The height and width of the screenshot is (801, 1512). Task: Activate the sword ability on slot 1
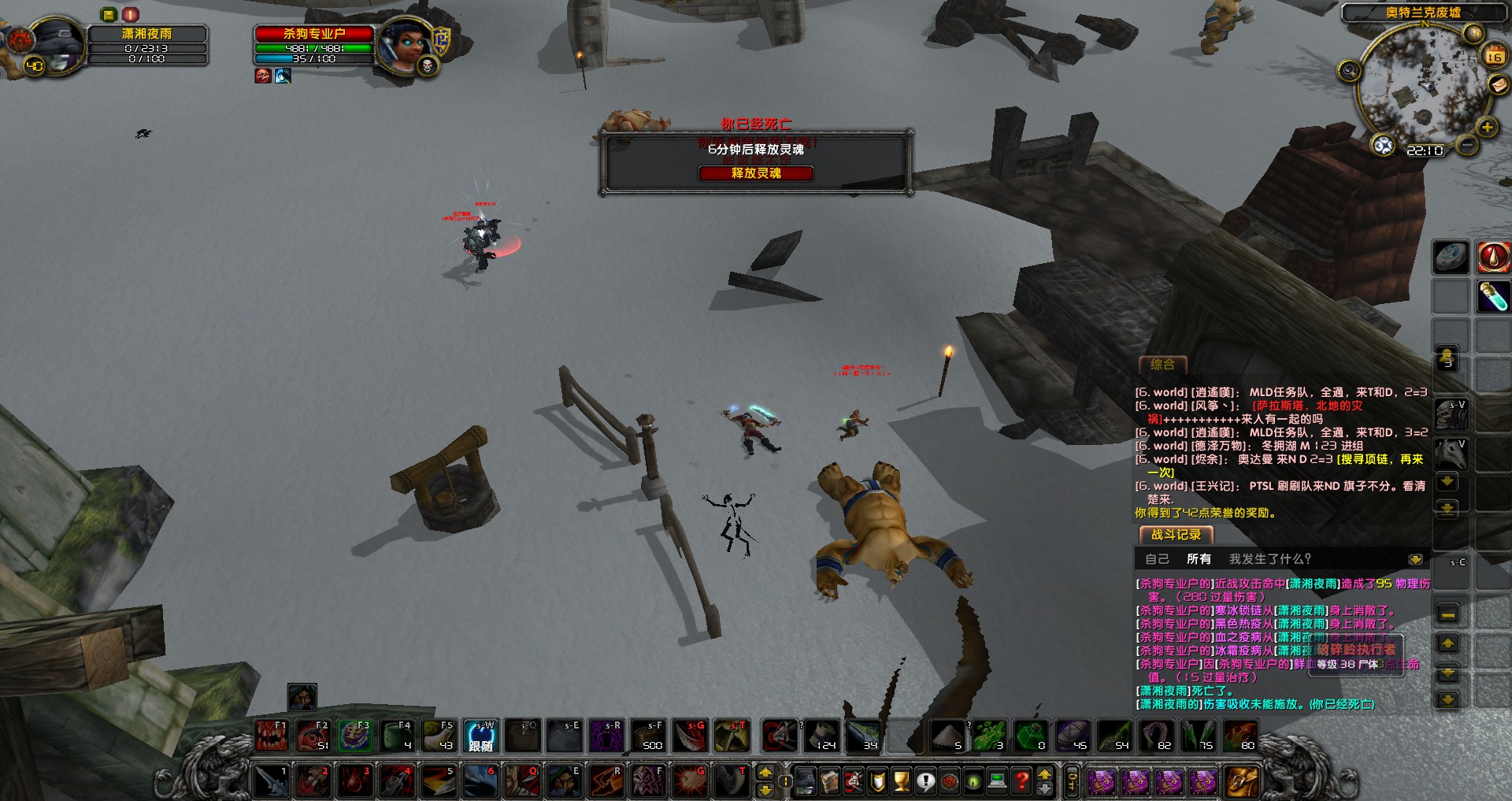click(x=271, y=781)
